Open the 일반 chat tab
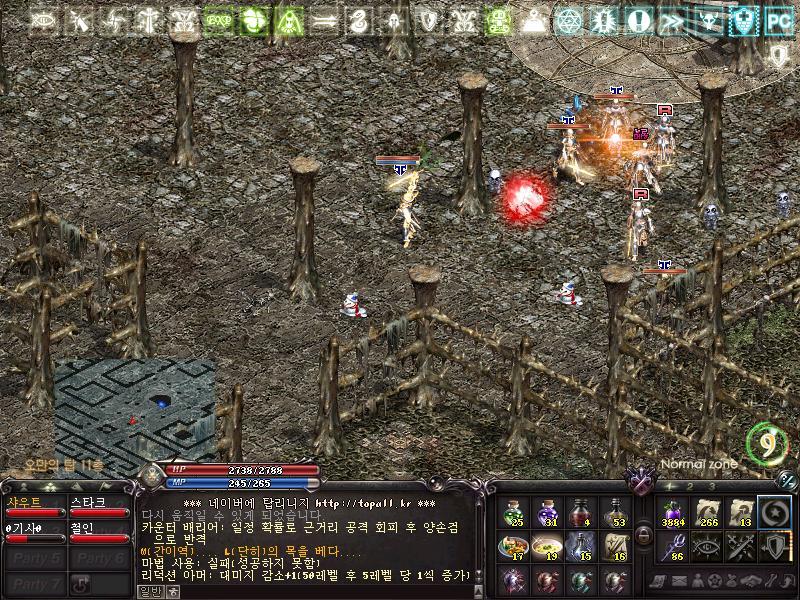 click(148, 591)
